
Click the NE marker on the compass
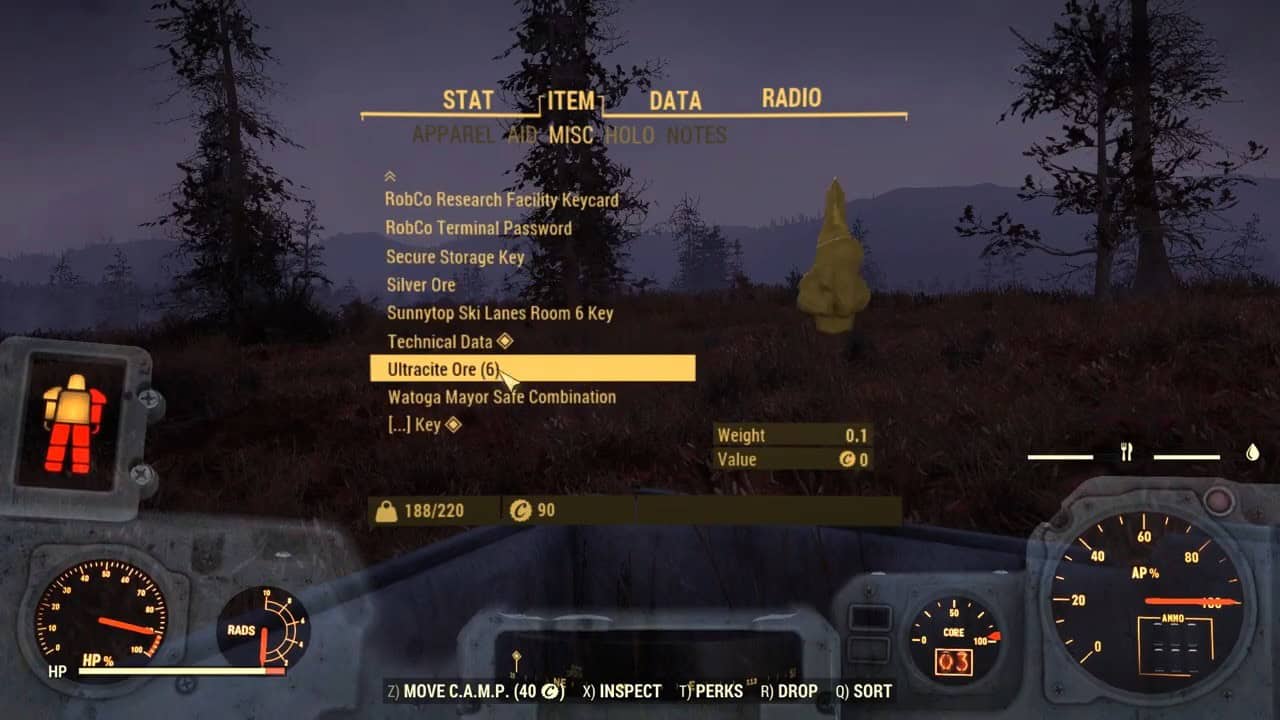pos(559,681)
